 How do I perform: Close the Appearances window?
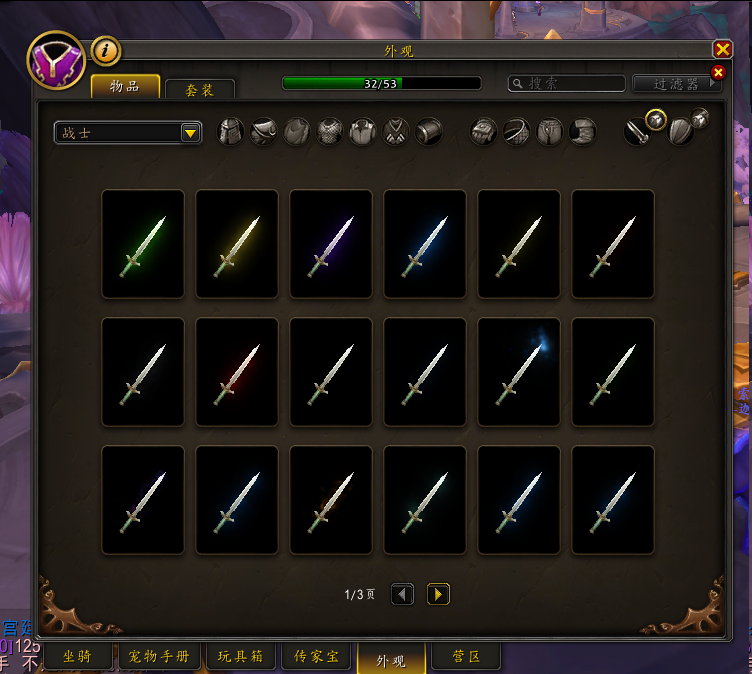click(x=722, y=50)
